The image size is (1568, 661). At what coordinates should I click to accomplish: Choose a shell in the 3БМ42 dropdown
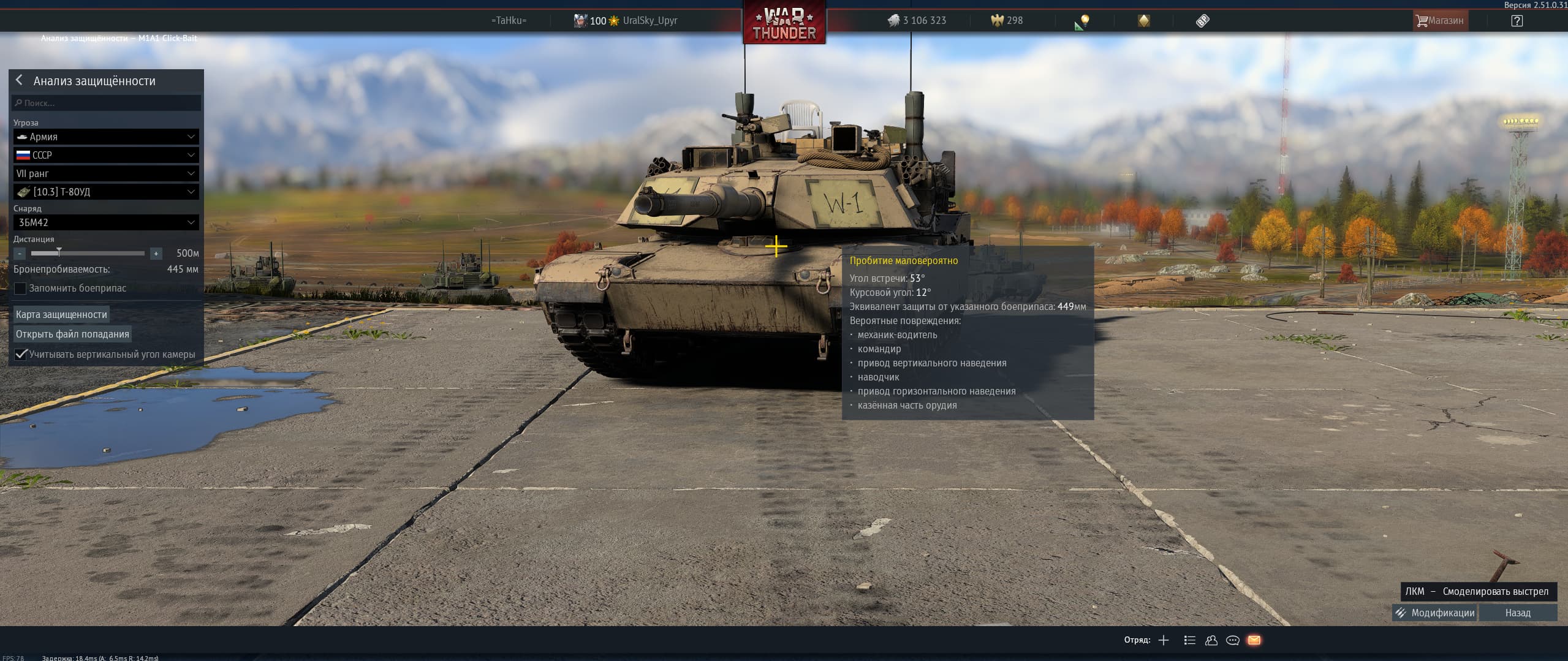click(106, 222)
